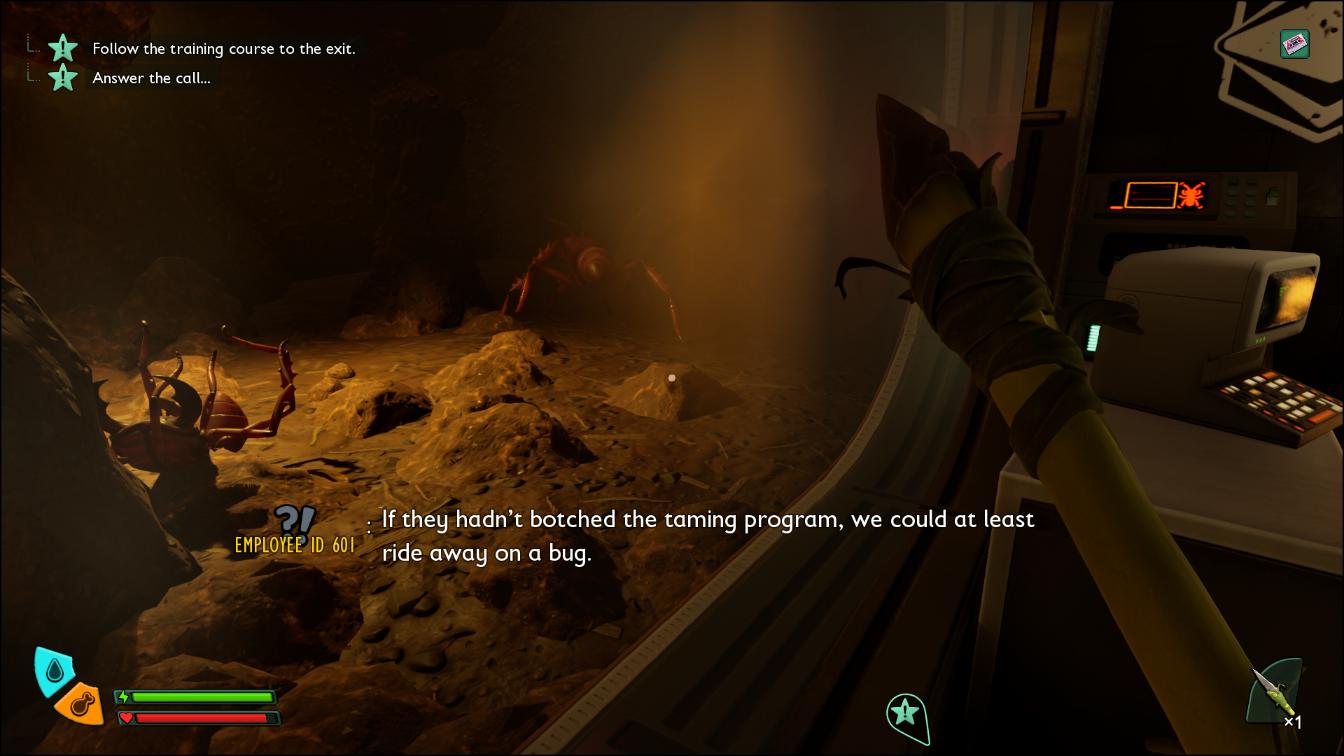Click the star quest marker pin
1344x756 pixels.
click(x=905, y=714)
